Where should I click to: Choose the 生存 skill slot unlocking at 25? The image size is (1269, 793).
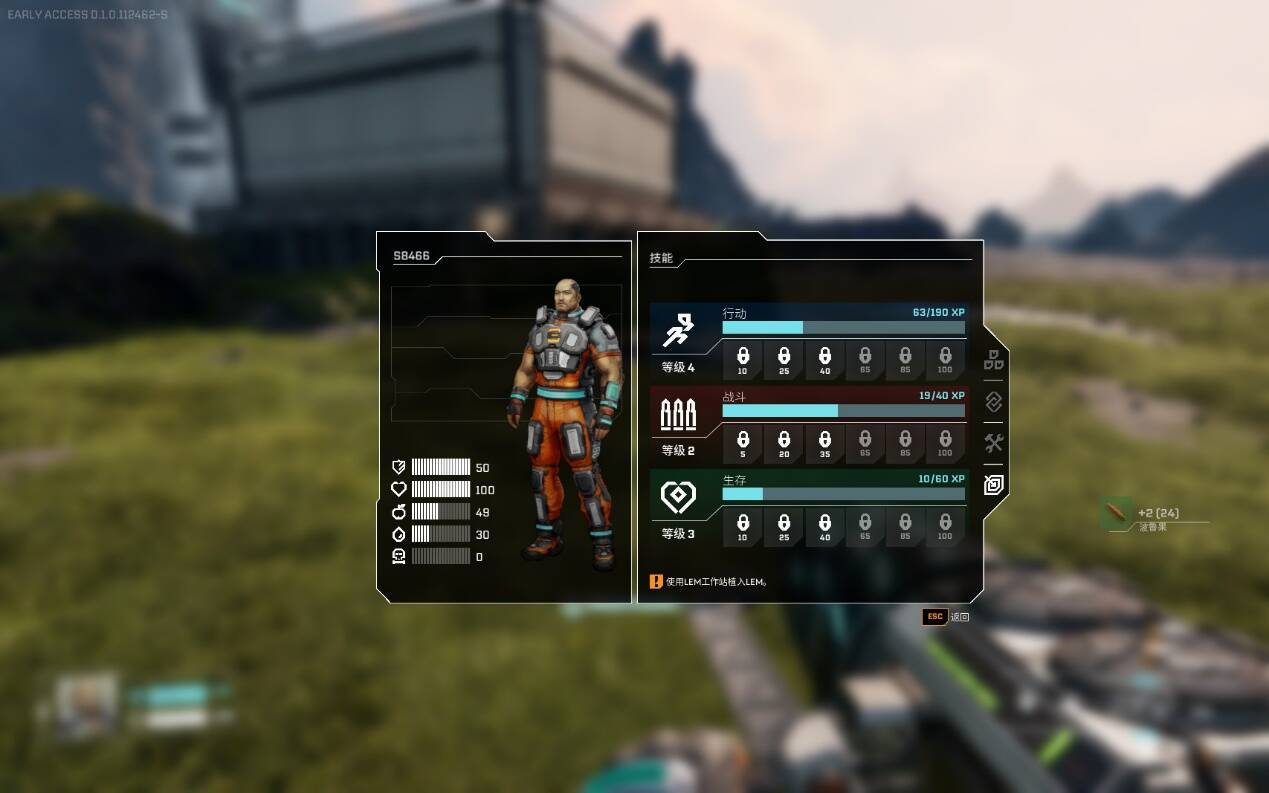(784, 526)
